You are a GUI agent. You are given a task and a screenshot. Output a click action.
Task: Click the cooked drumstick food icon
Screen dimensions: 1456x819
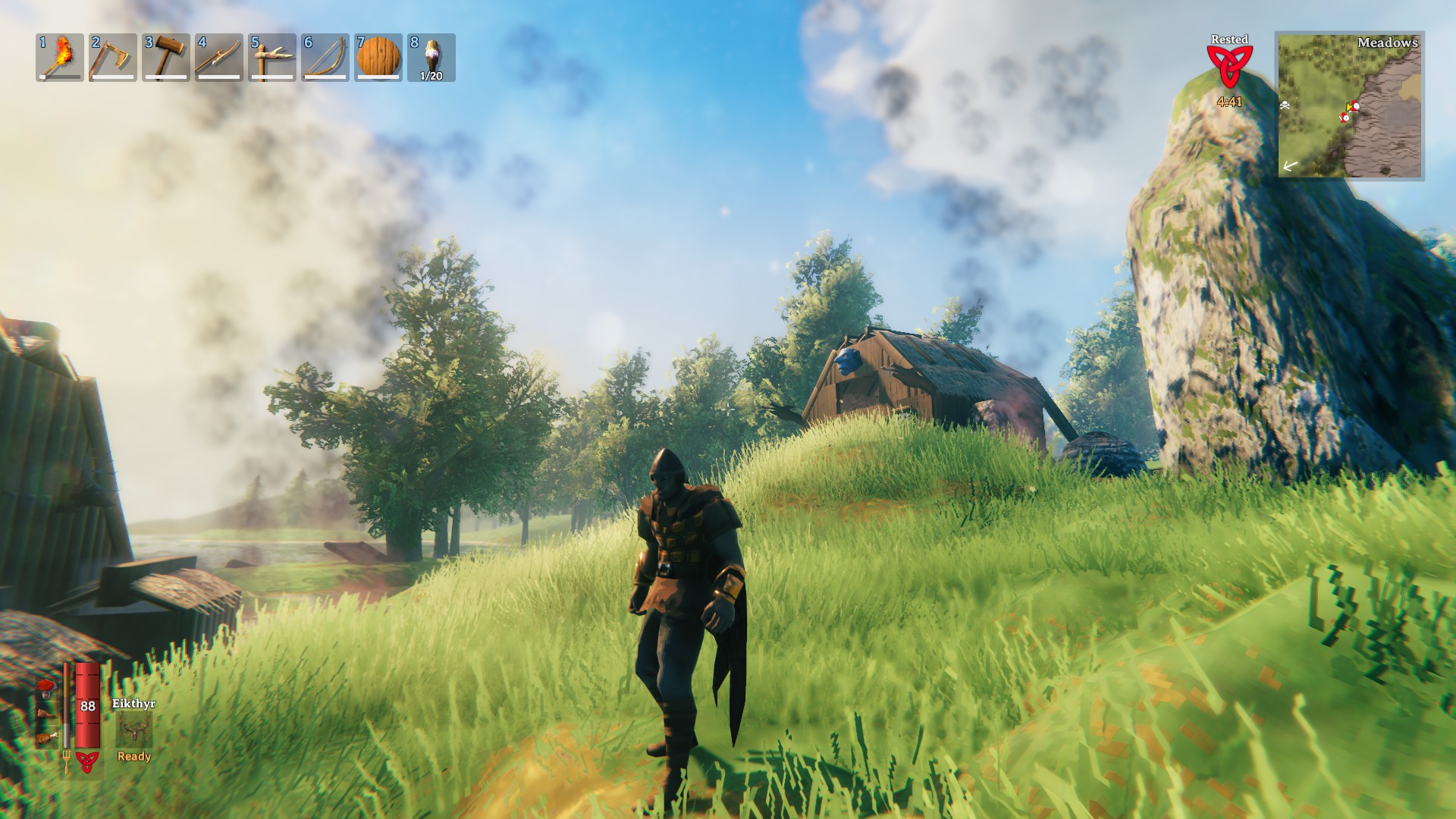coord(48,736)
